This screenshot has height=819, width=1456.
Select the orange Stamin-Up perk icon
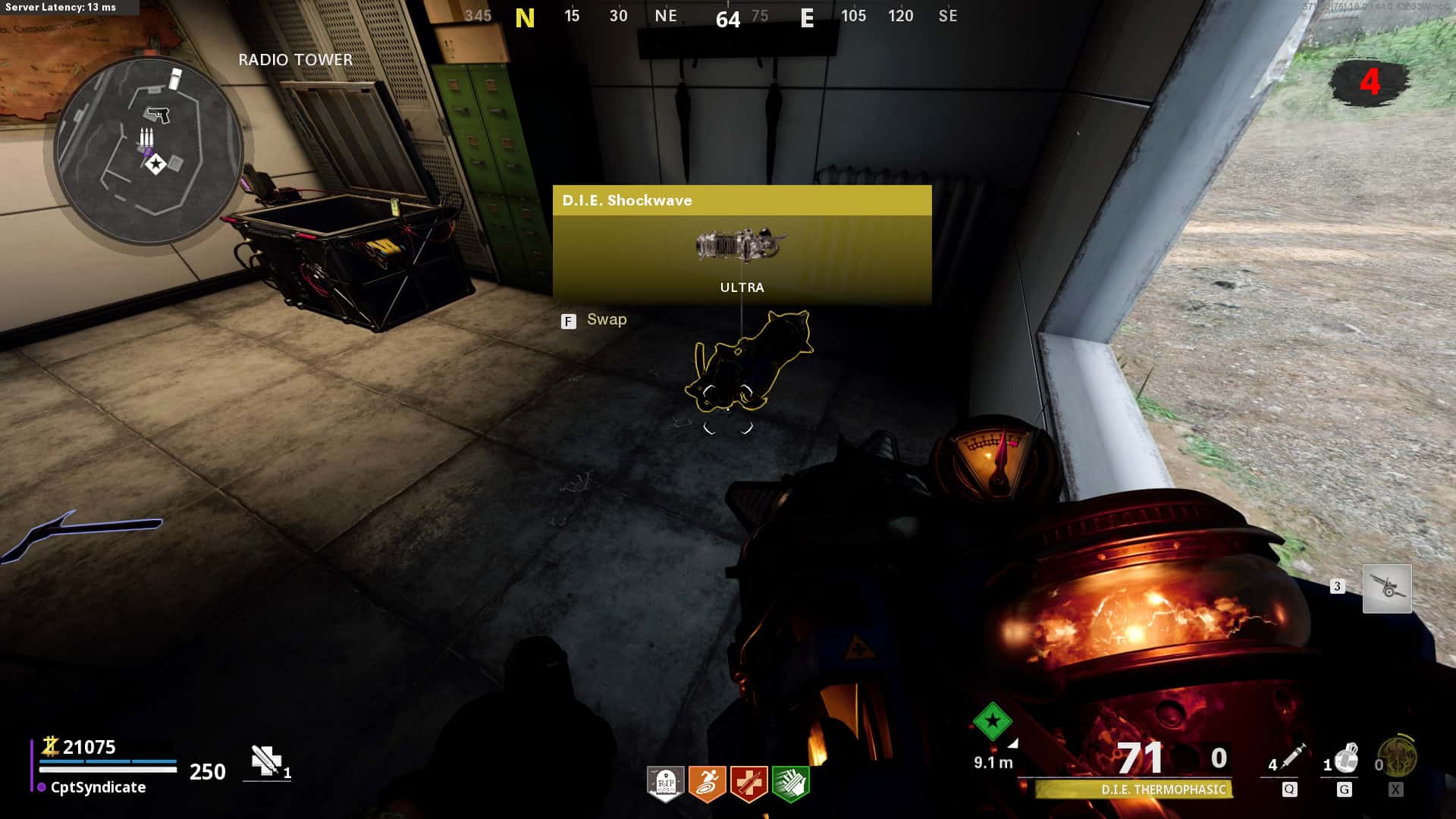click(x=707, y=783)
